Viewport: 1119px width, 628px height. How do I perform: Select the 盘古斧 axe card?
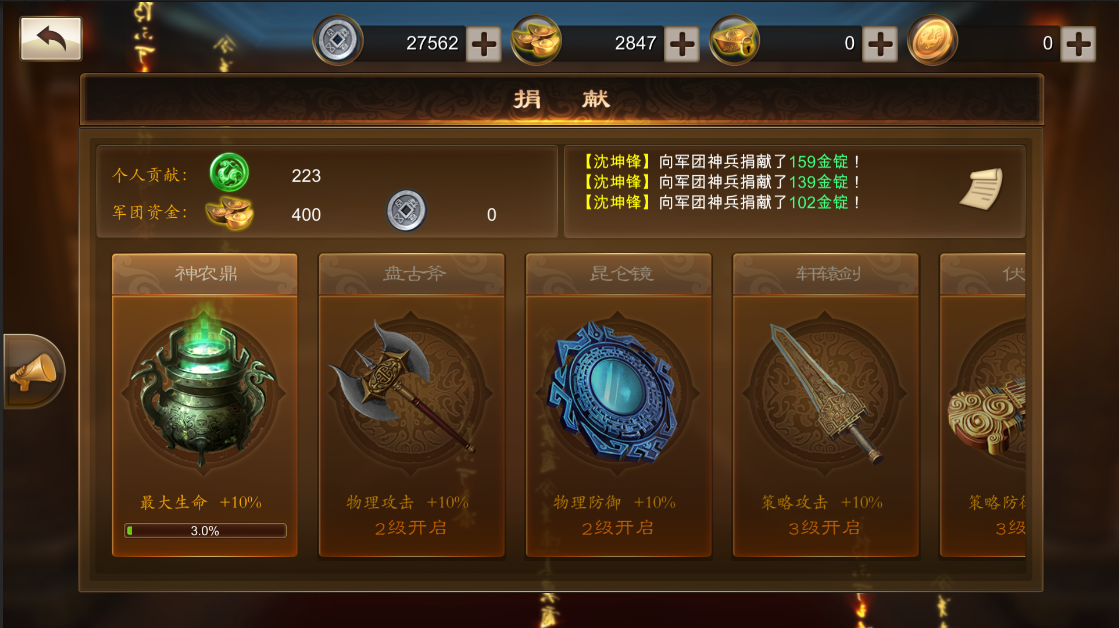[411, 405]
